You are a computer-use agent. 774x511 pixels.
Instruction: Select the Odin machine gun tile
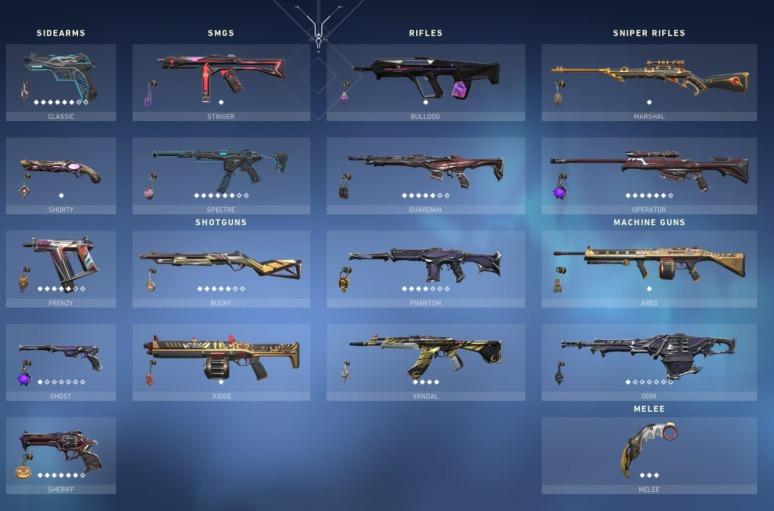click(x=649, y=361)
